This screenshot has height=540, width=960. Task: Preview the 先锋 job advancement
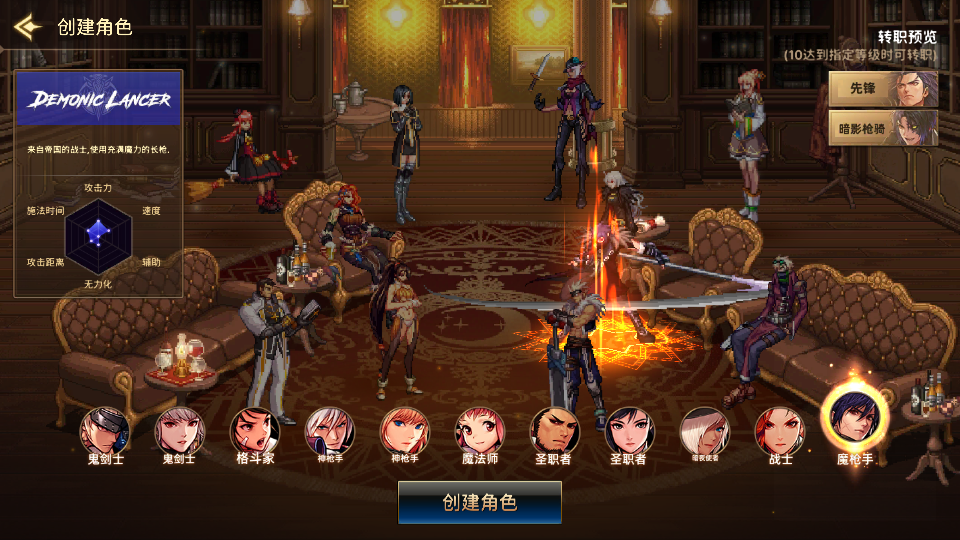click(x=884, y=89)
